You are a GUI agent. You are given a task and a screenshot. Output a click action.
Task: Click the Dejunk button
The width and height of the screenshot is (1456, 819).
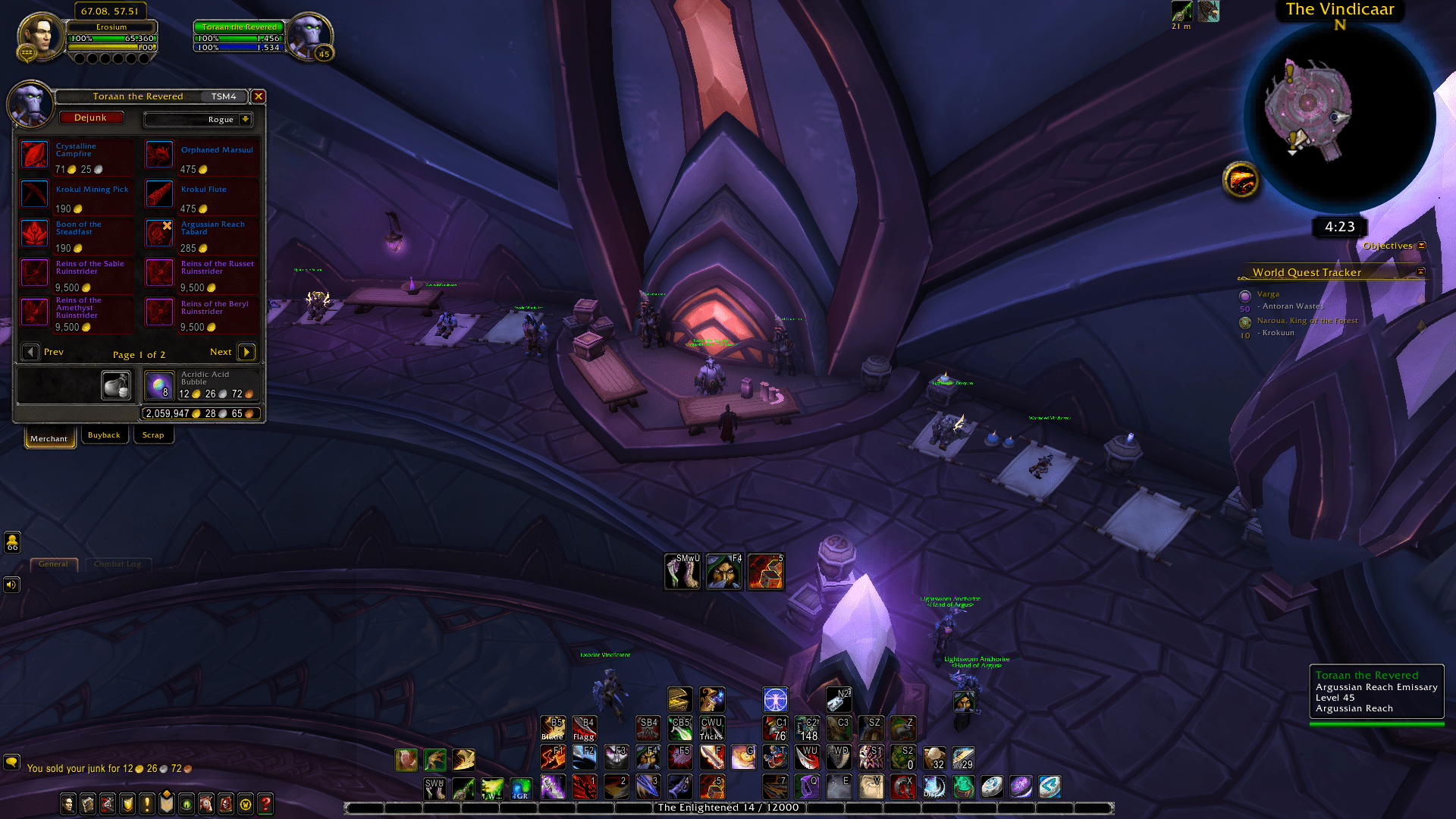tap(92, 118)
